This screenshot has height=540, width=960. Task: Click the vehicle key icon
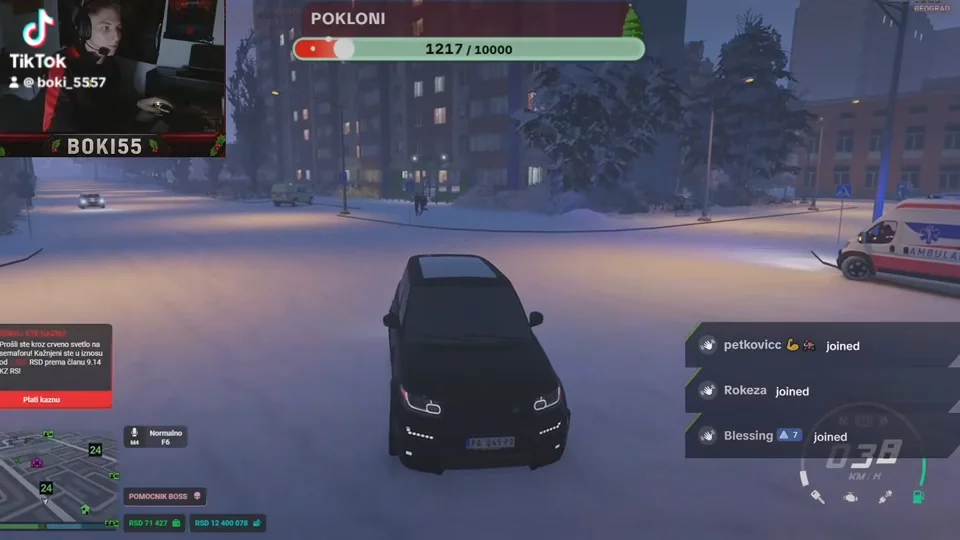tap(817, 497)
